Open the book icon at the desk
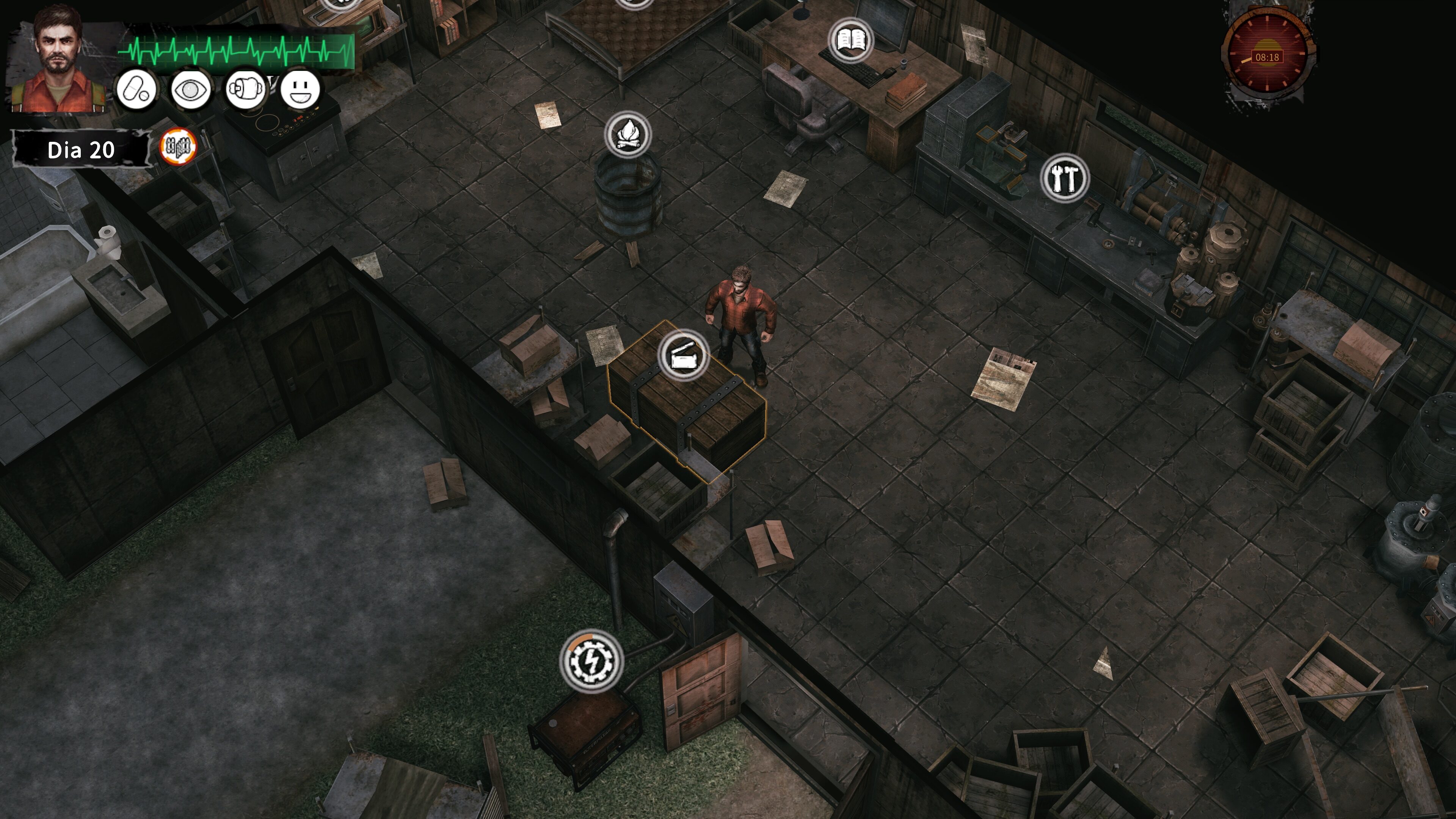Screen dimensions: 1456x819 pos(850,40)
